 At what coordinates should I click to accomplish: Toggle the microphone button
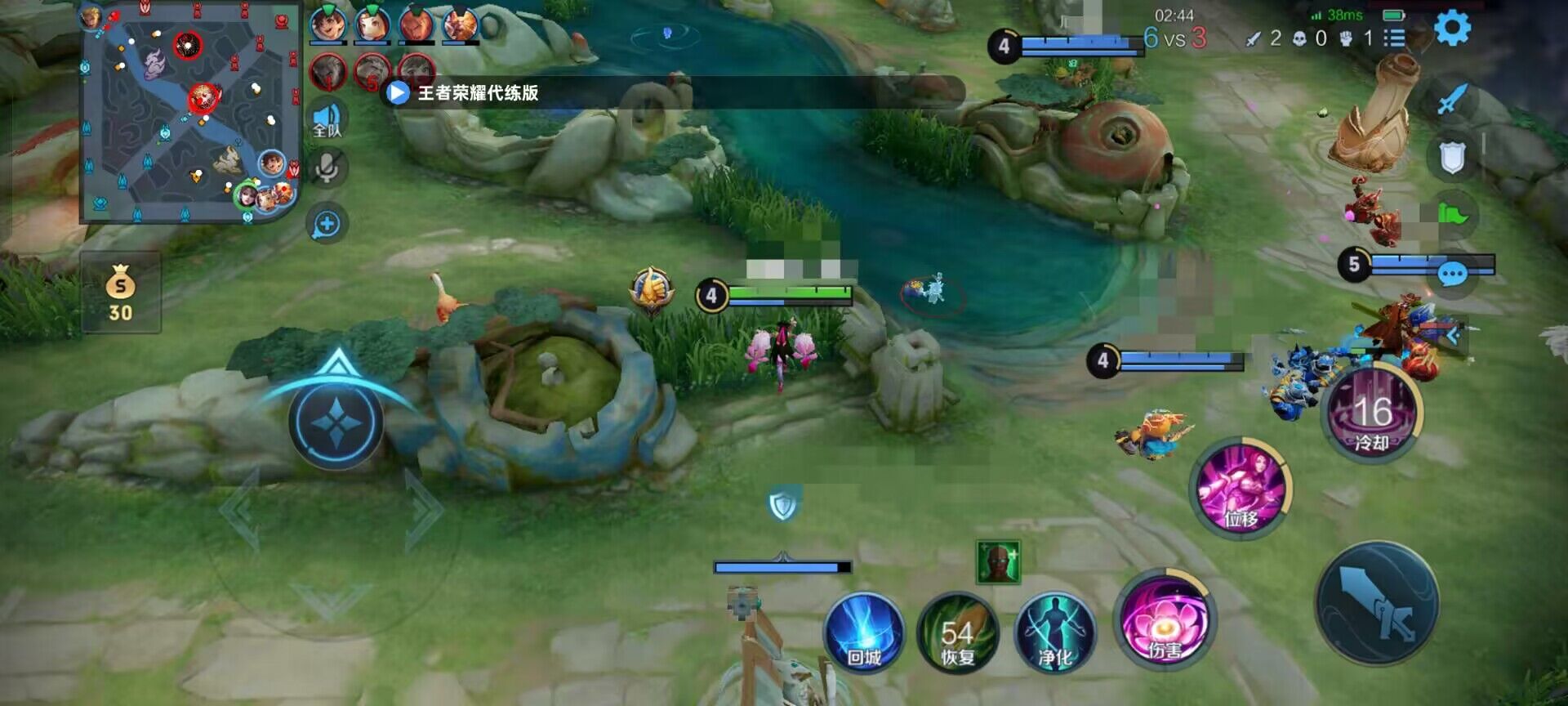(327, 168)
